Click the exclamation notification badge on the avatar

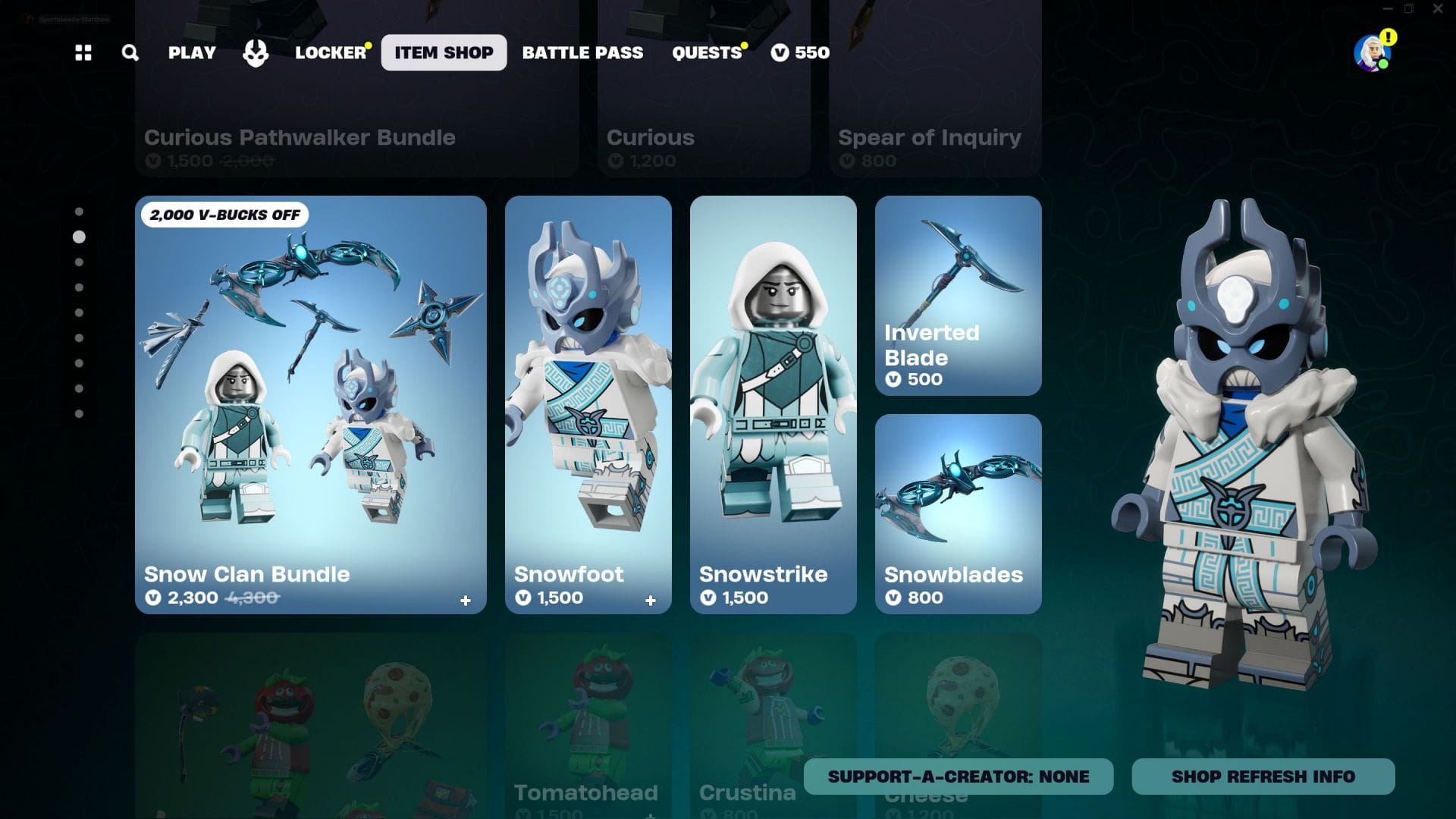(1388, 35)
